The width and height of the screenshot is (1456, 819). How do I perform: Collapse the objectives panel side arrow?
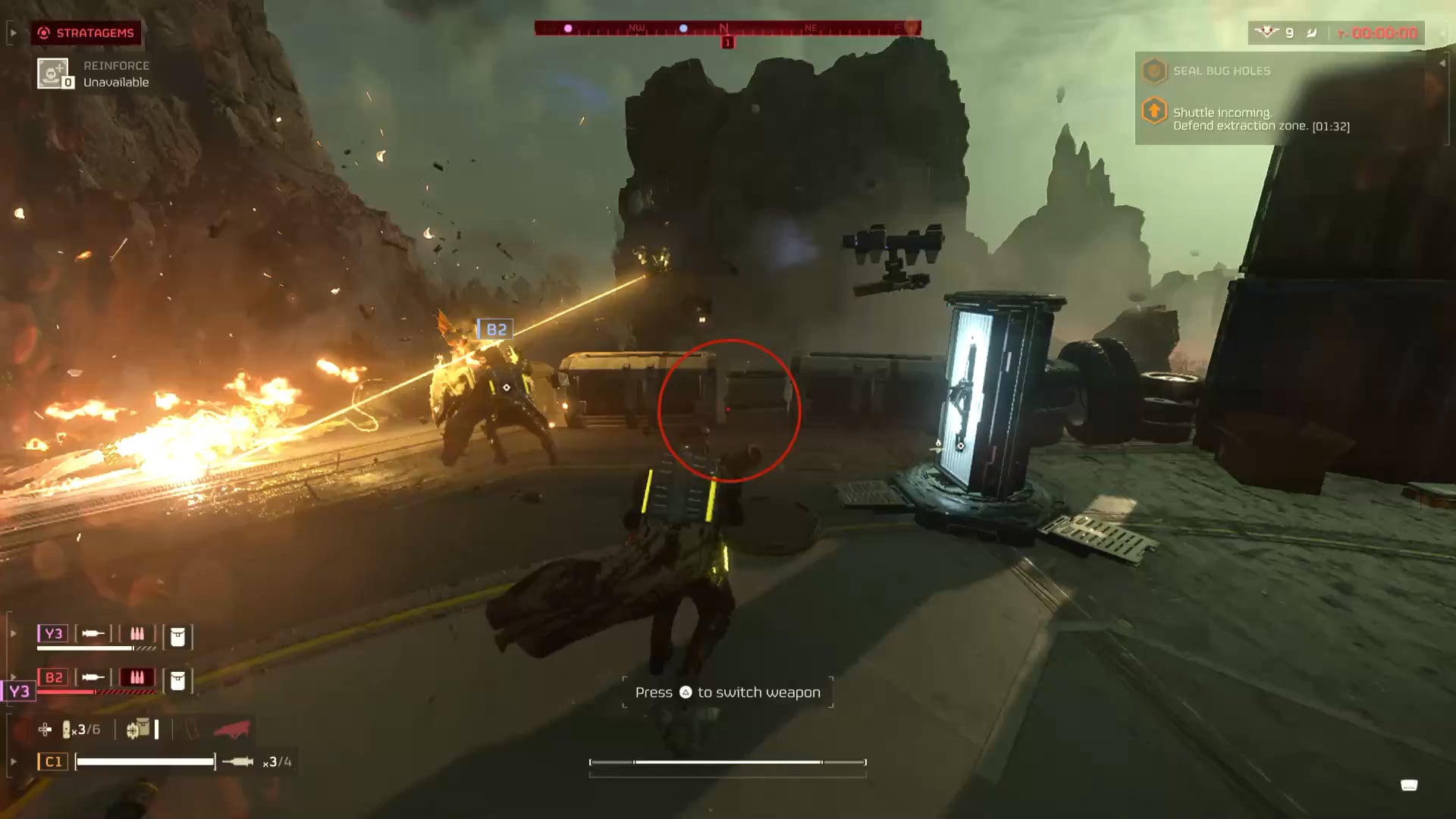tap(1442, 64)
